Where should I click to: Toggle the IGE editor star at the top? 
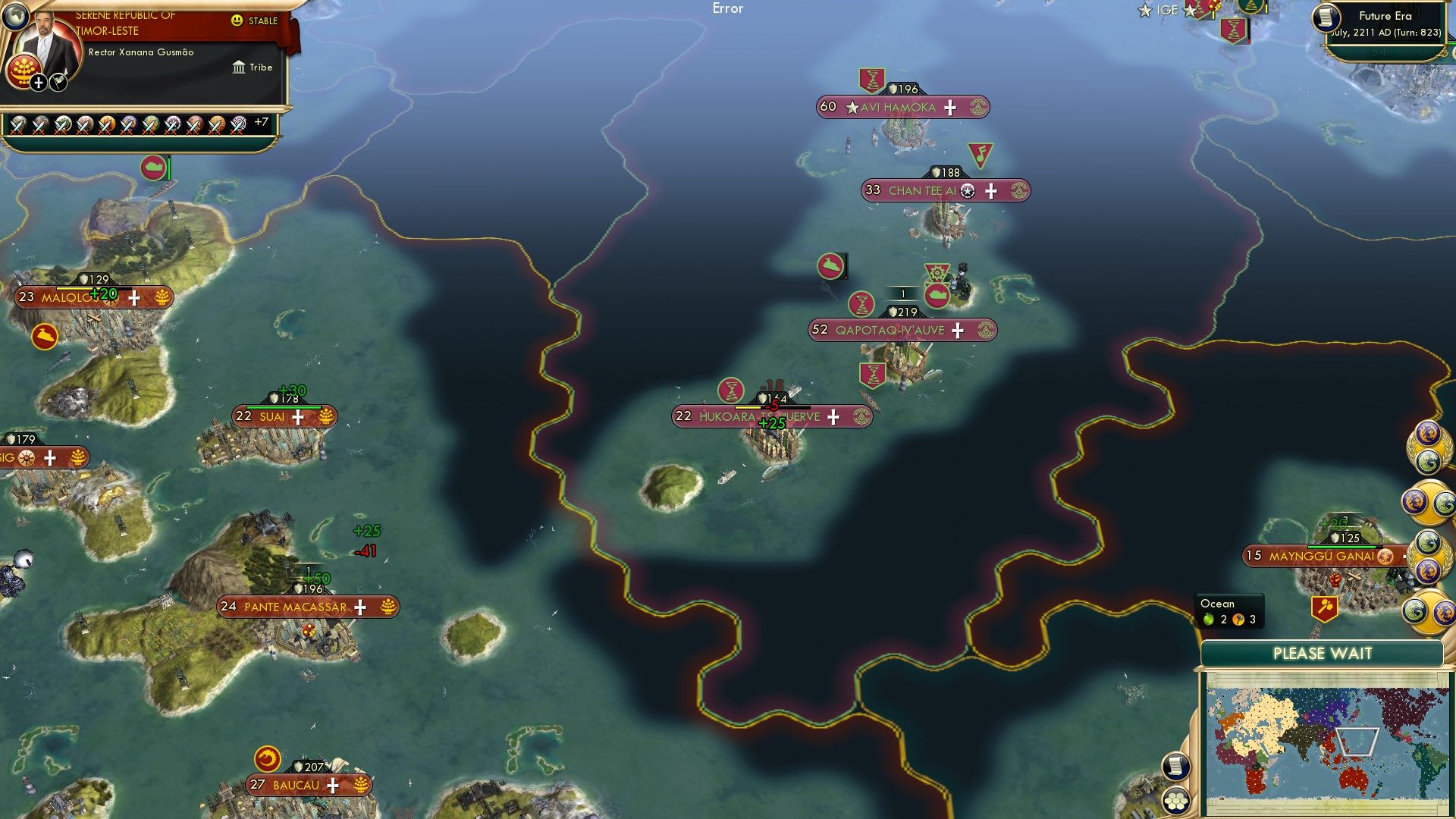pos(1146,9)
